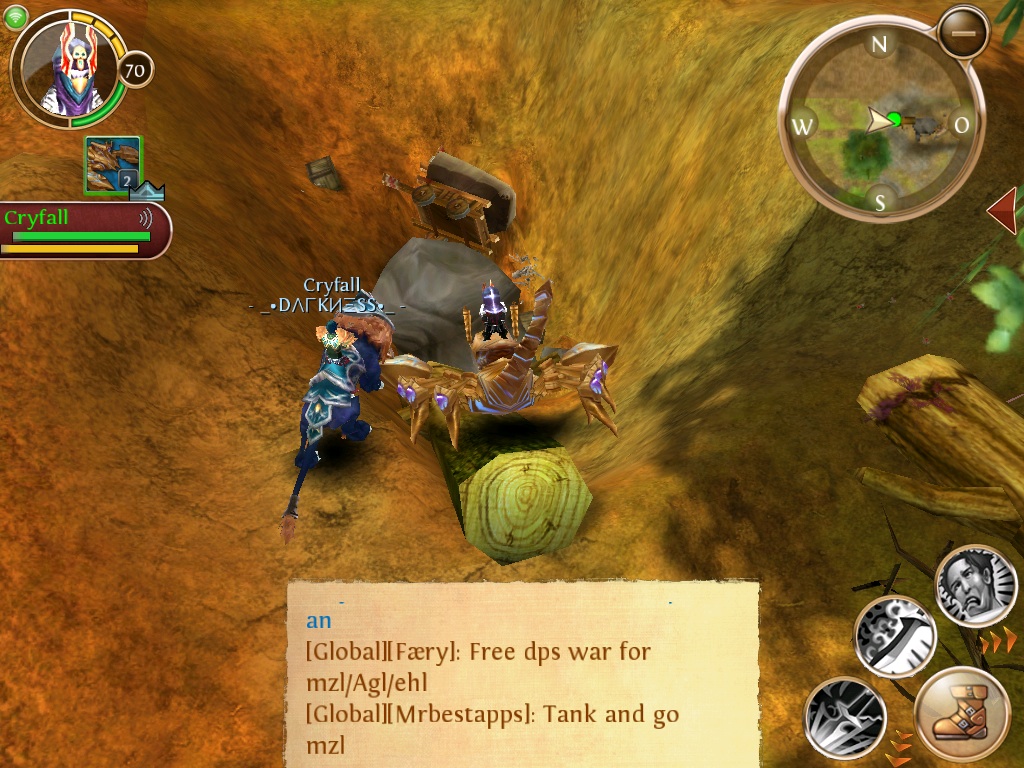Check the green connection signal icon
The image size is (1024, 768).
[15, 17]
